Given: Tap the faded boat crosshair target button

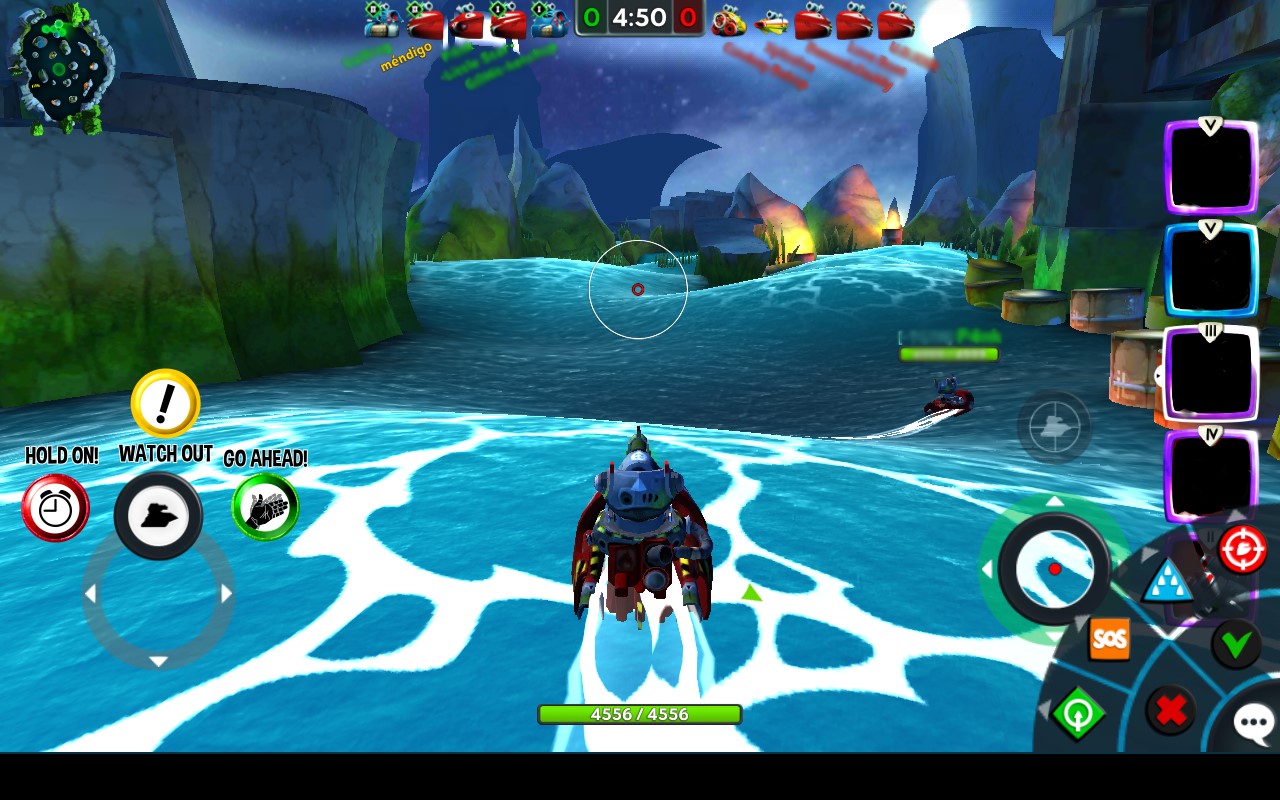Looking at the screenshot, I should pyautogui.click(x=1053, y=427).
